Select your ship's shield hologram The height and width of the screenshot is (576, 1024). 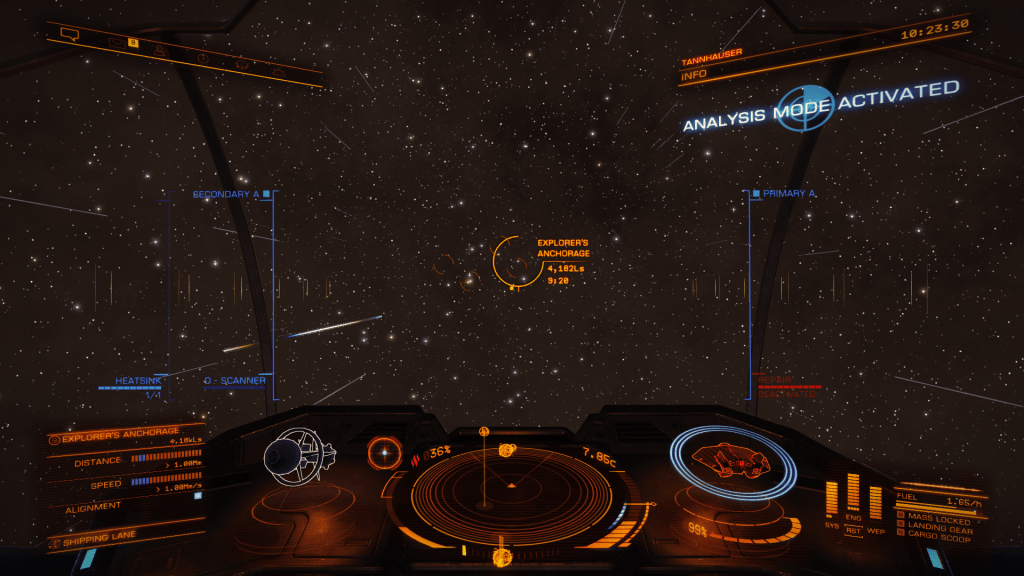click(x=731, y=461)
